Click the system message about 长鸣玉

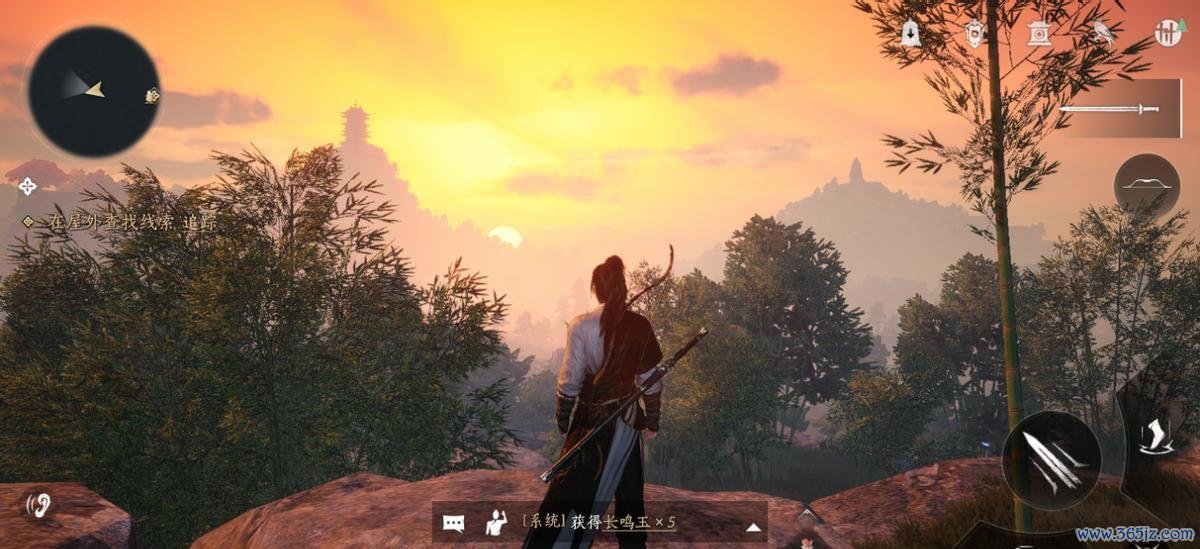[x=598, y=522]
